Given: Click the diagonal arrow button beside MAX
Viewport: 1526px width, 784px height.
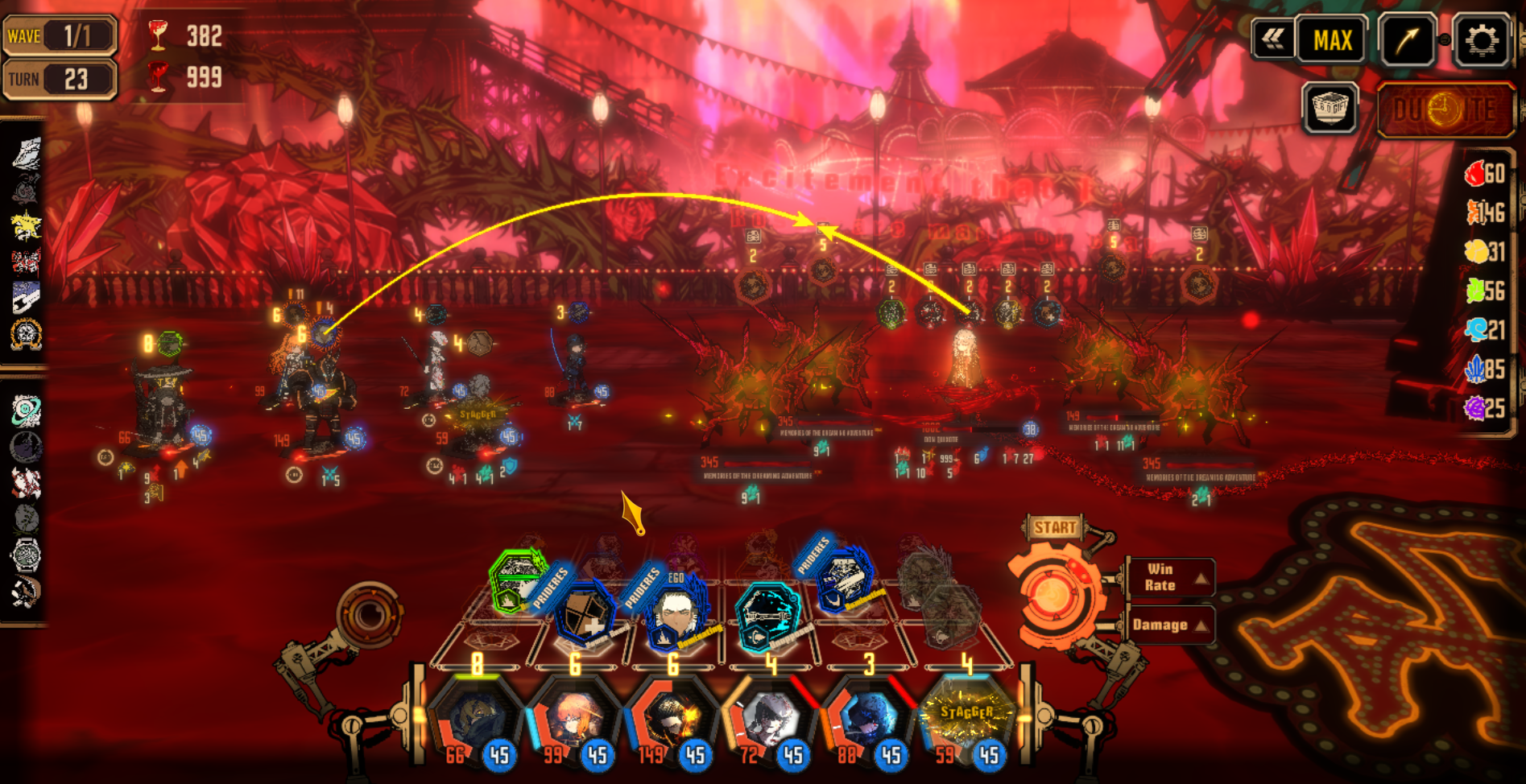Looking at the screenshot, I should point(1406,39).
